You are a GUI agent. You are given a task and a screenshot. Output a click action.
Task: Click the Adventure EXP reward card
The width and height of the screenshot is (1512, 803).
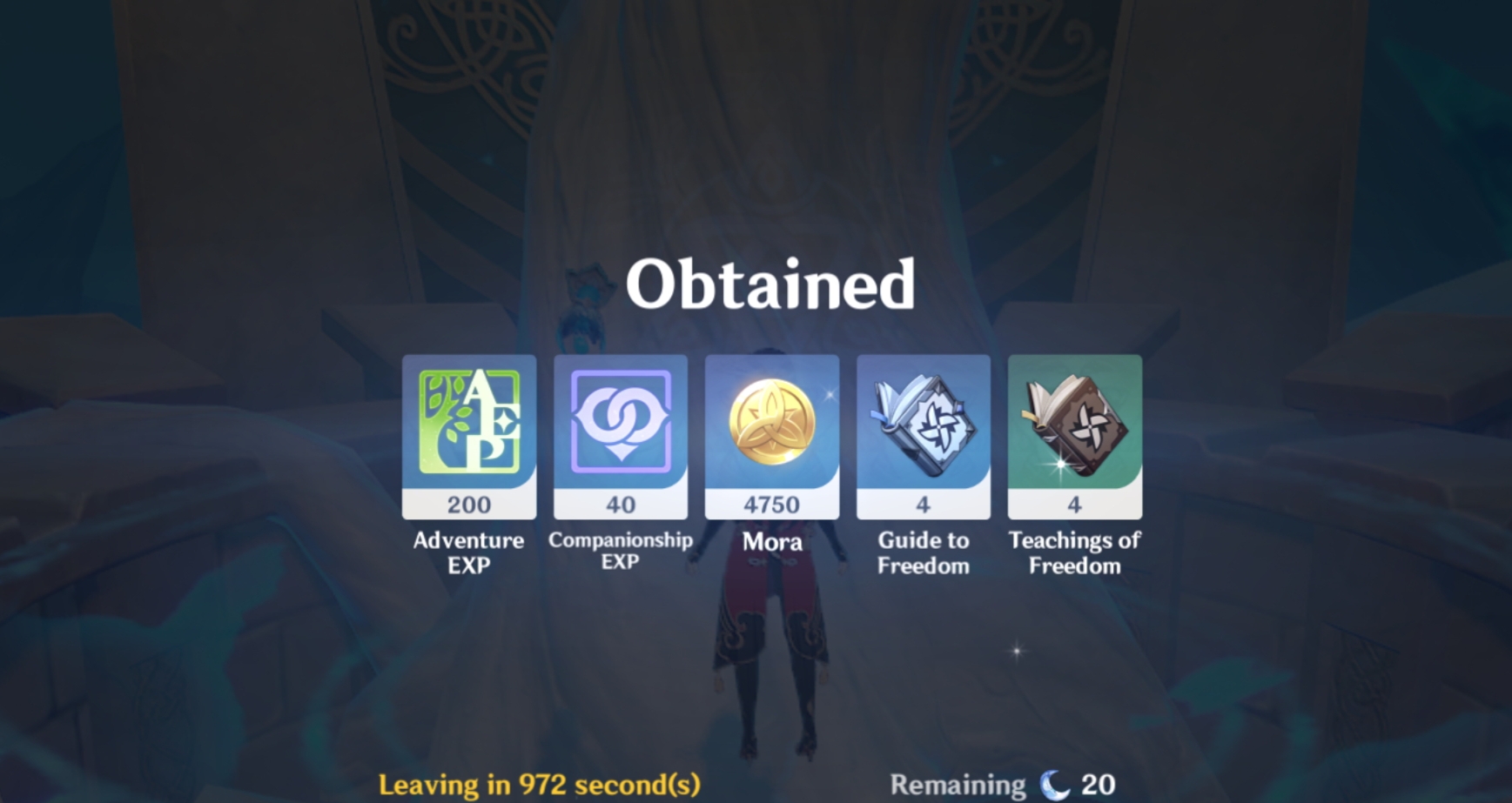pos(468,435)
